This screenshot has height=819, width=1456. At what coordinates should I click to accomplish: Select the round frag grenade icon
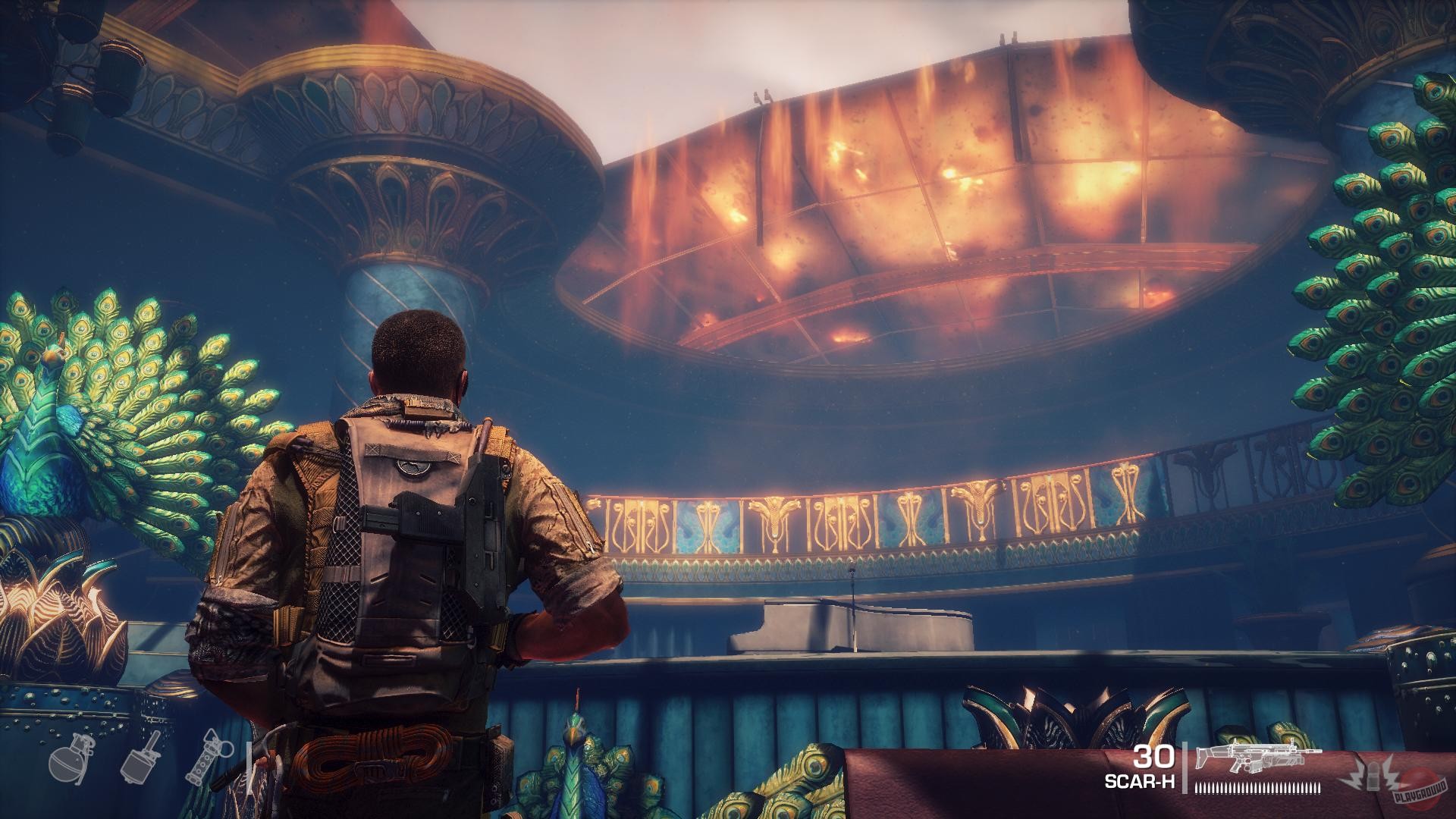(x=70, y=761)
